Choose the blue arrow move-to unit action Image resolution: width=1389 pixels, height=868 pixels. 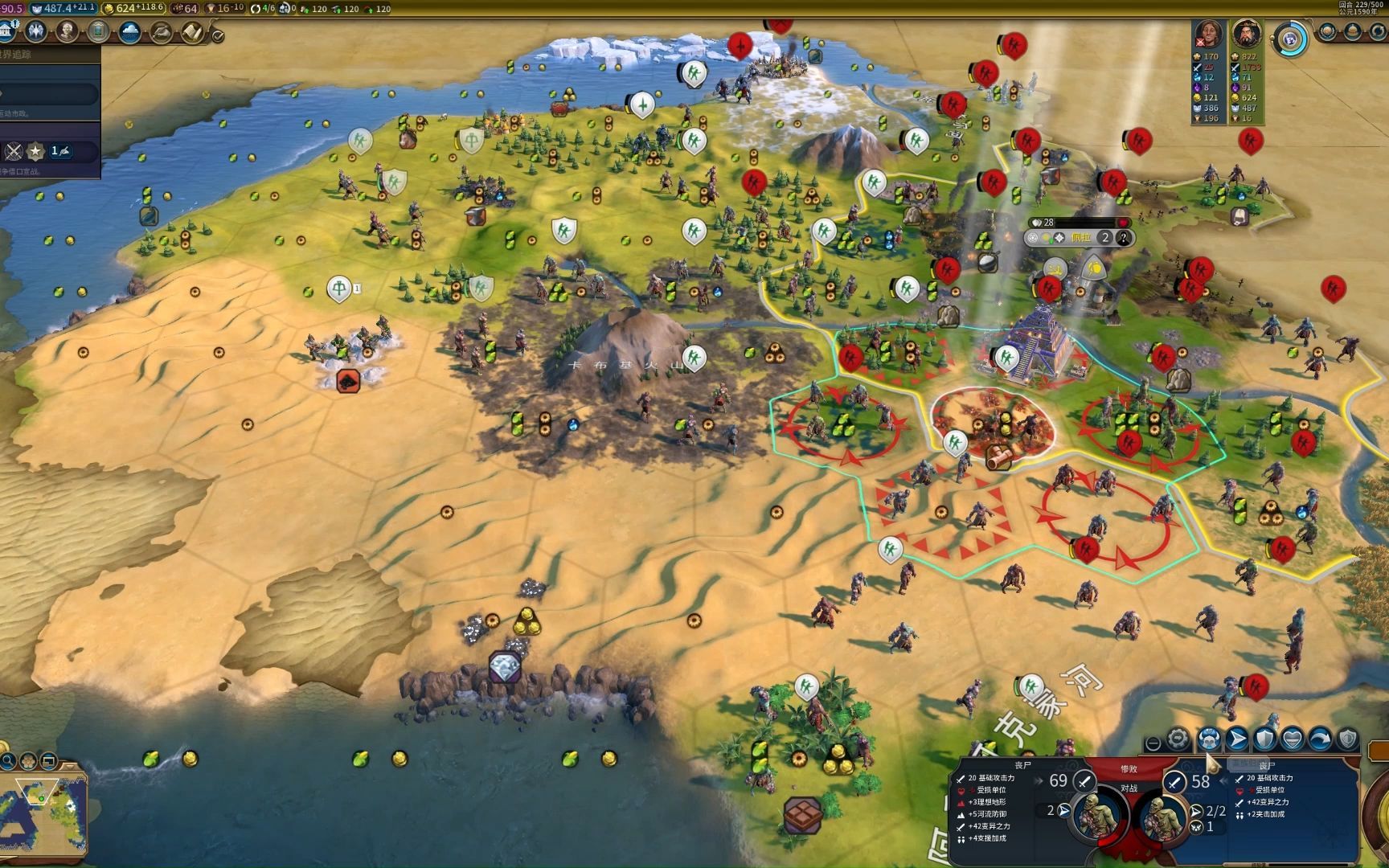click(1238, 738)
